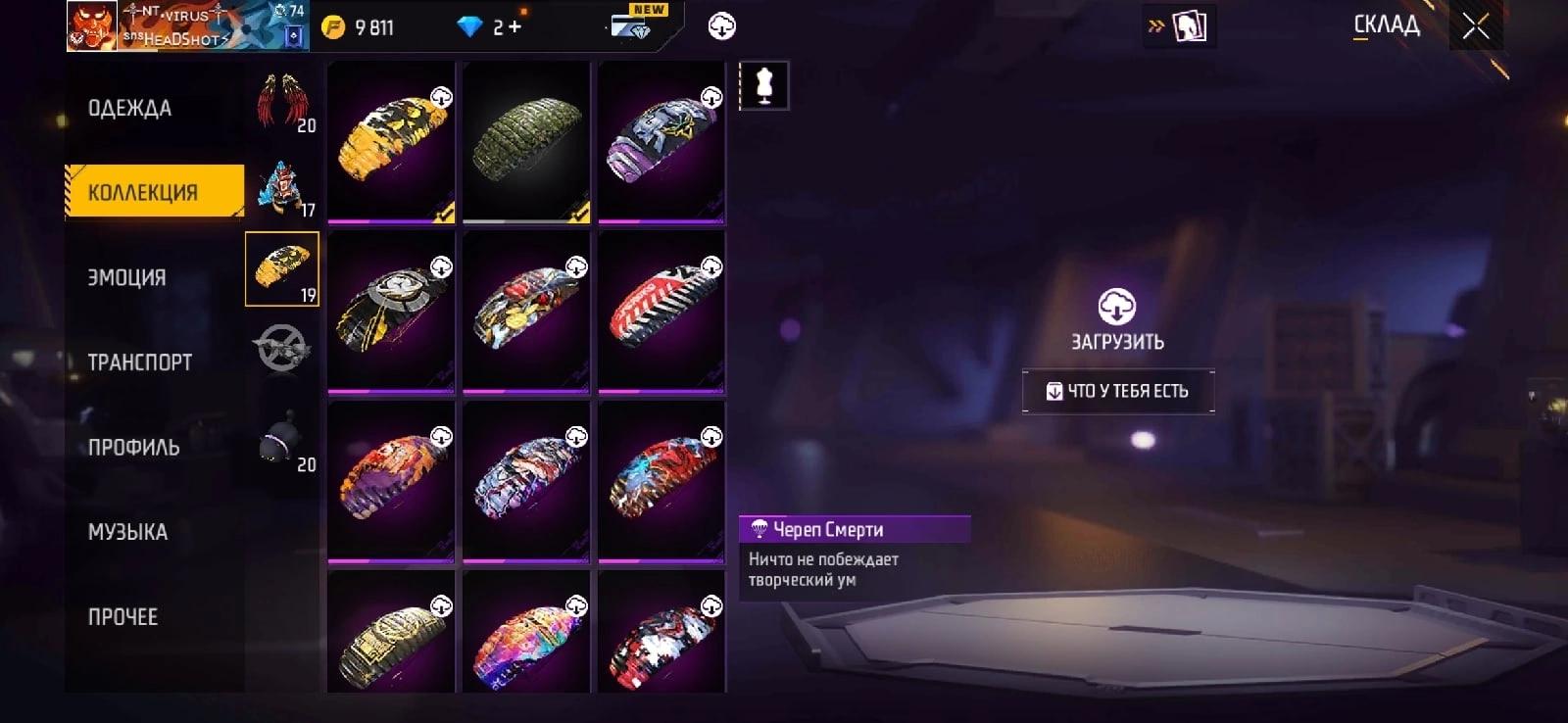Open the cards icon next to СКЛАД
Viewport: 1568px width, 723px height.
[x=1189, y=26]
